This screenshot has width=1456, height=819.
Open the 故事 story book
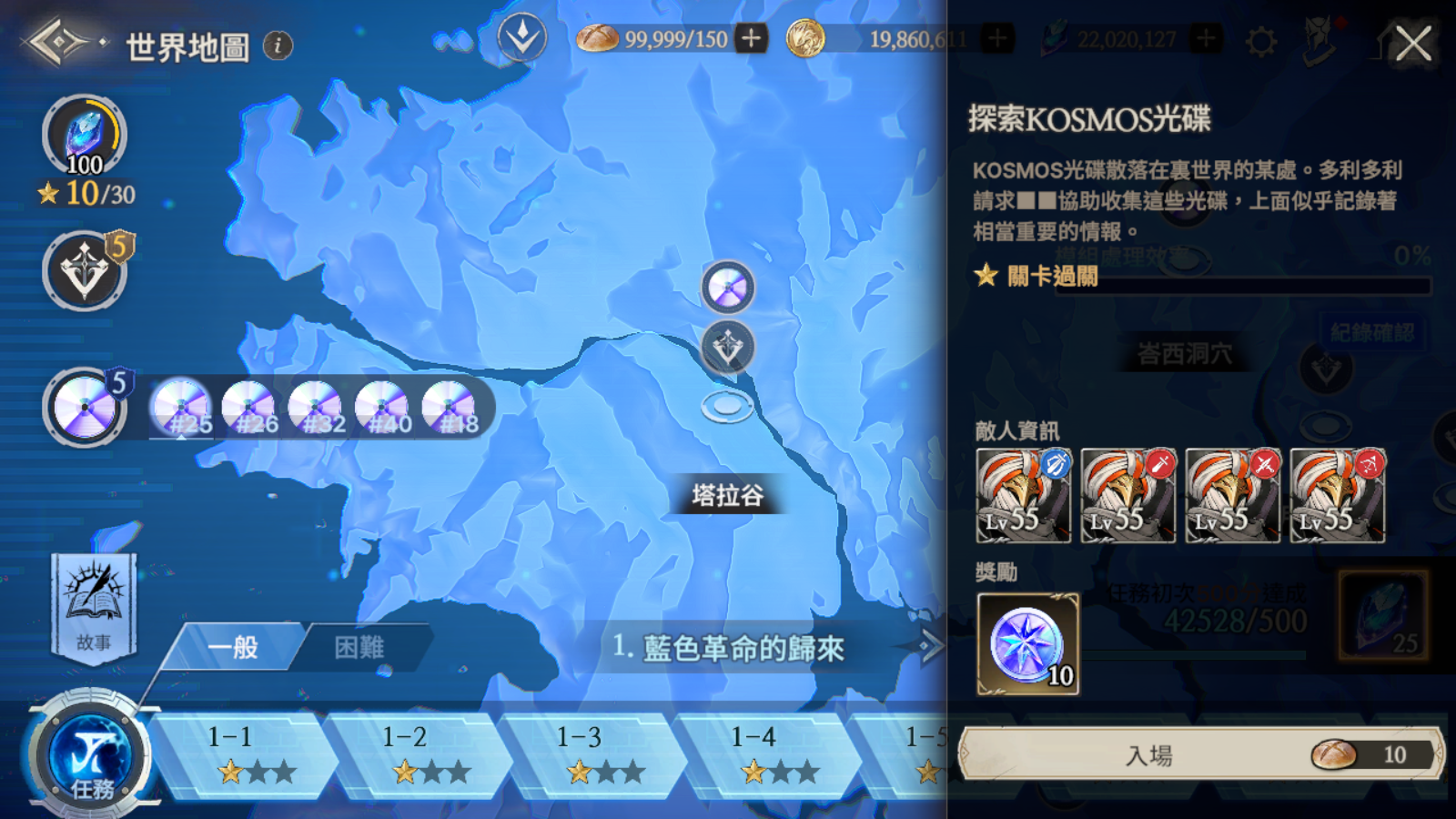pyautogui.click(x=94, y=605)
